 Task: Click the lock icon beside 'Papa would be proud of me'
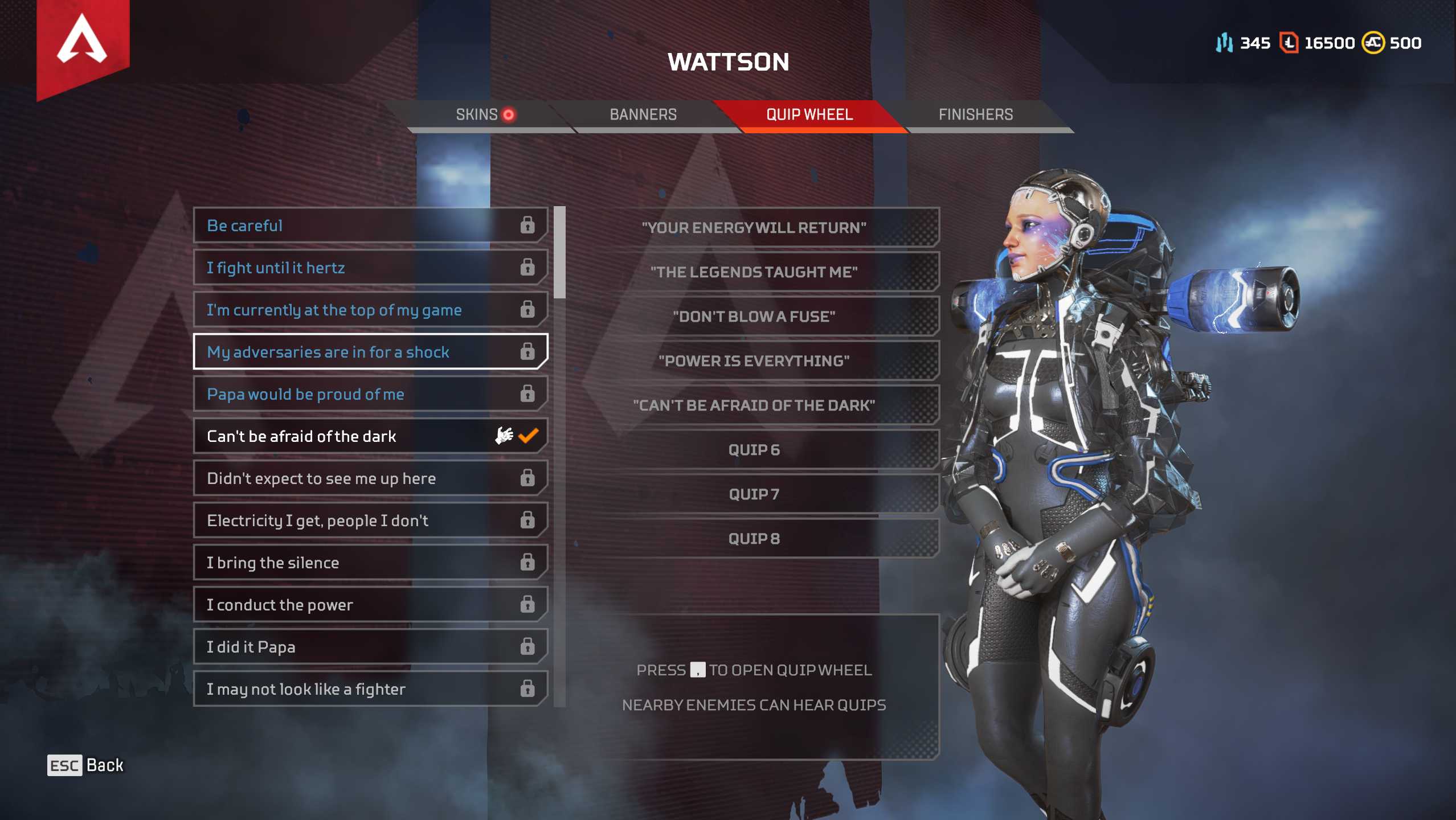(x=529, y=393)
